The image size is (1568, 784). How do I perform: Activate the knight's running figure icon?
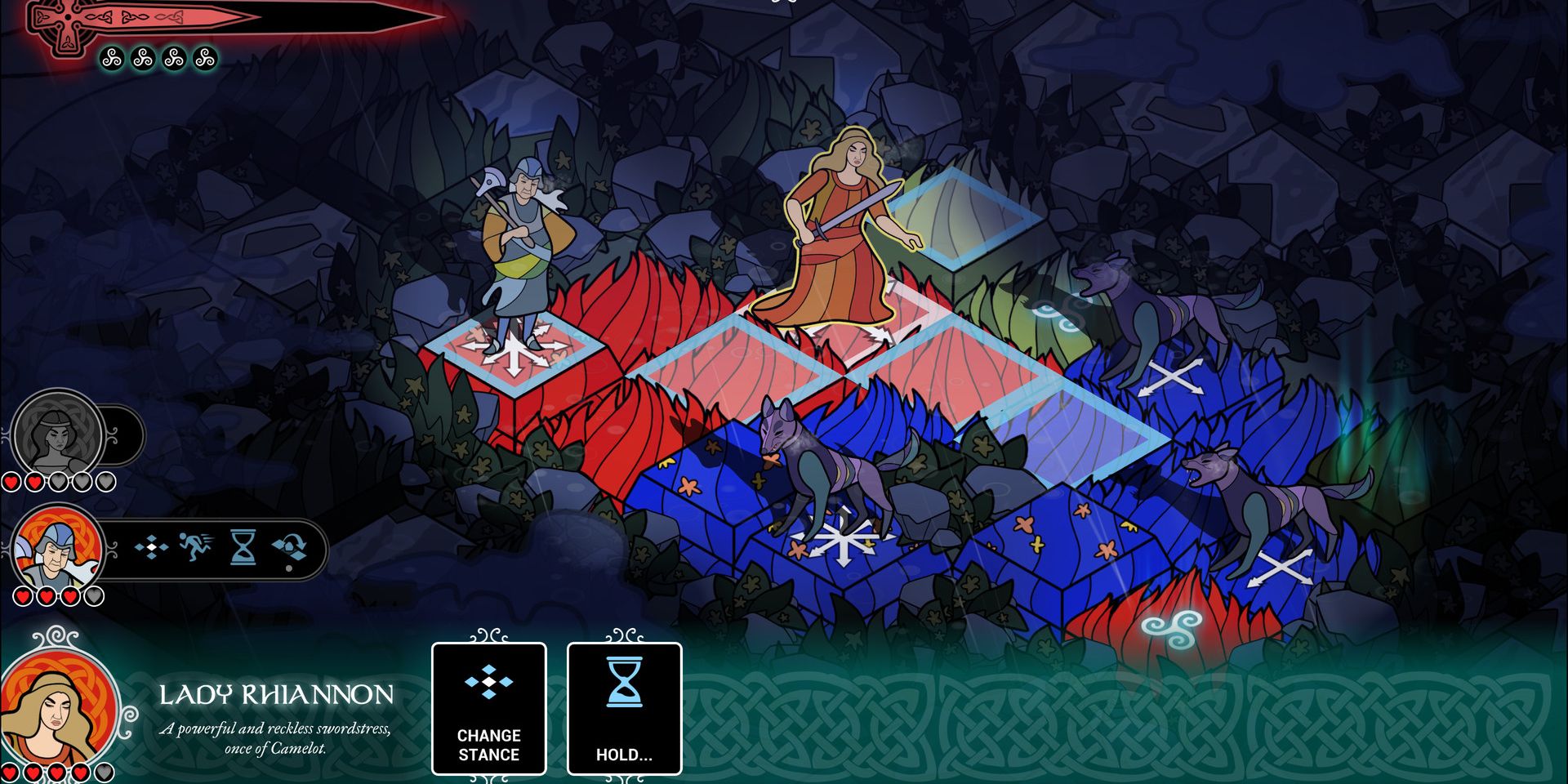(x=196, y=547)
